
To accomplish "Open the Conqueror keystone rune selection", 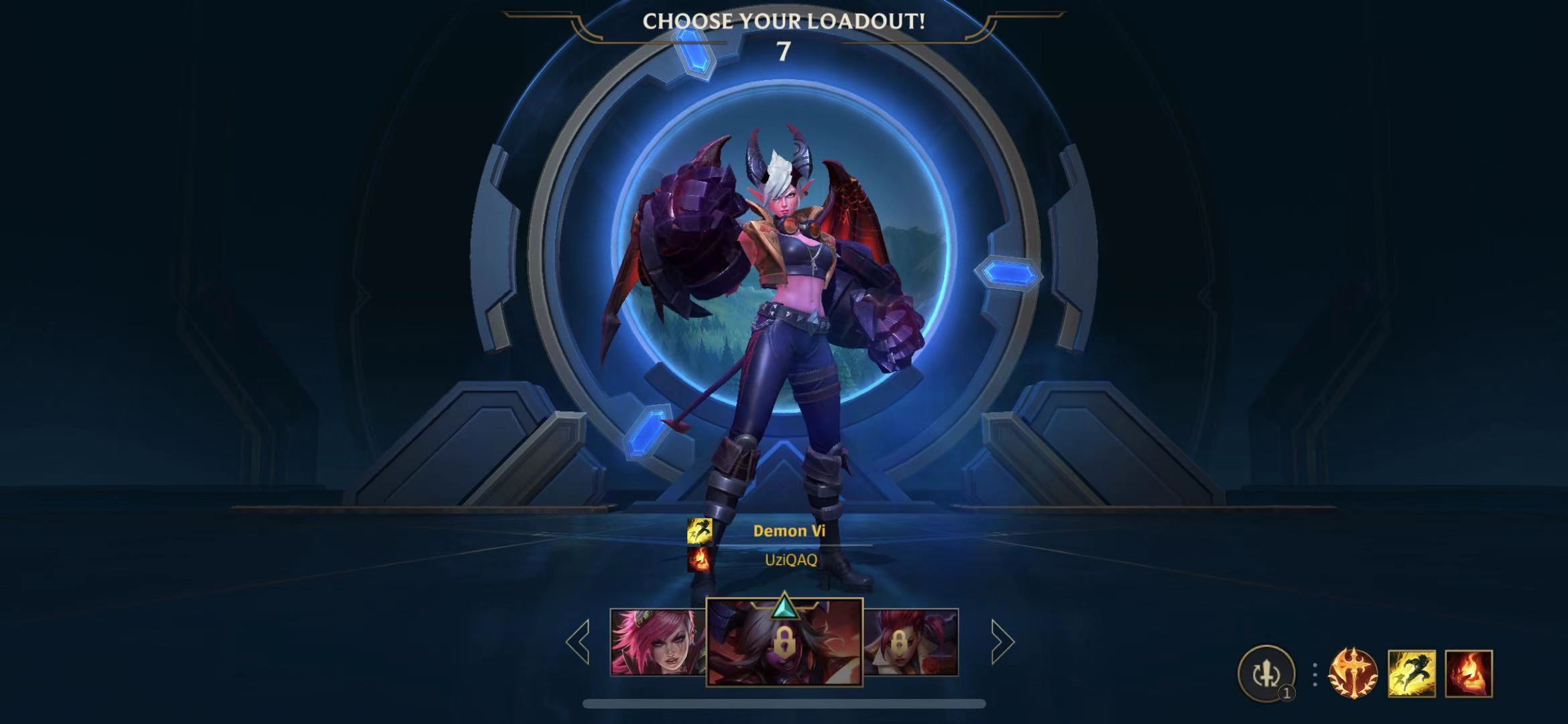I will pyautogui.click(x=1353, y=673).
